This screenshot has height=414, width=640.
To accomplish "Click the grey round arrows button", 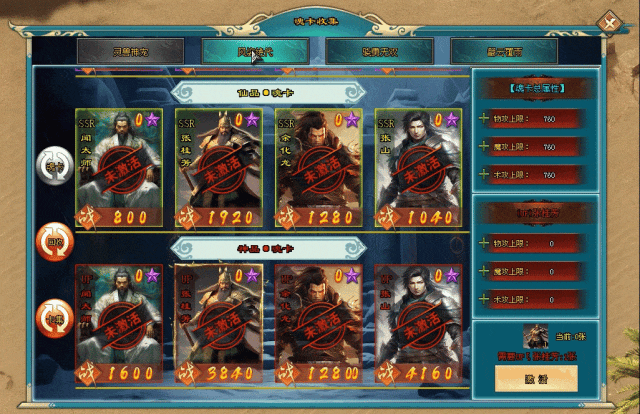I will (x=53, y=164).
